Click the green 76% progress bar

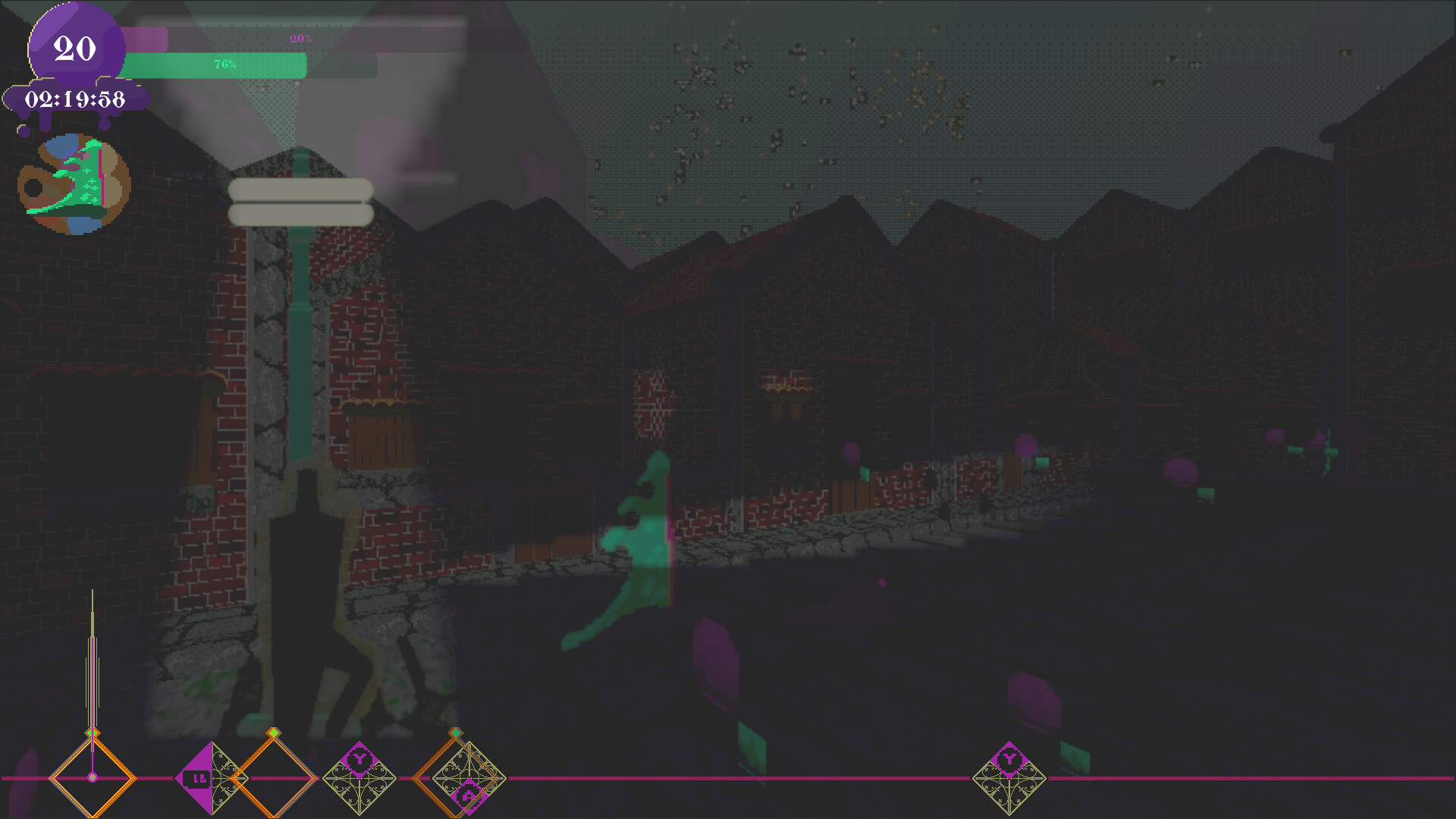click(x=212, y=65)
